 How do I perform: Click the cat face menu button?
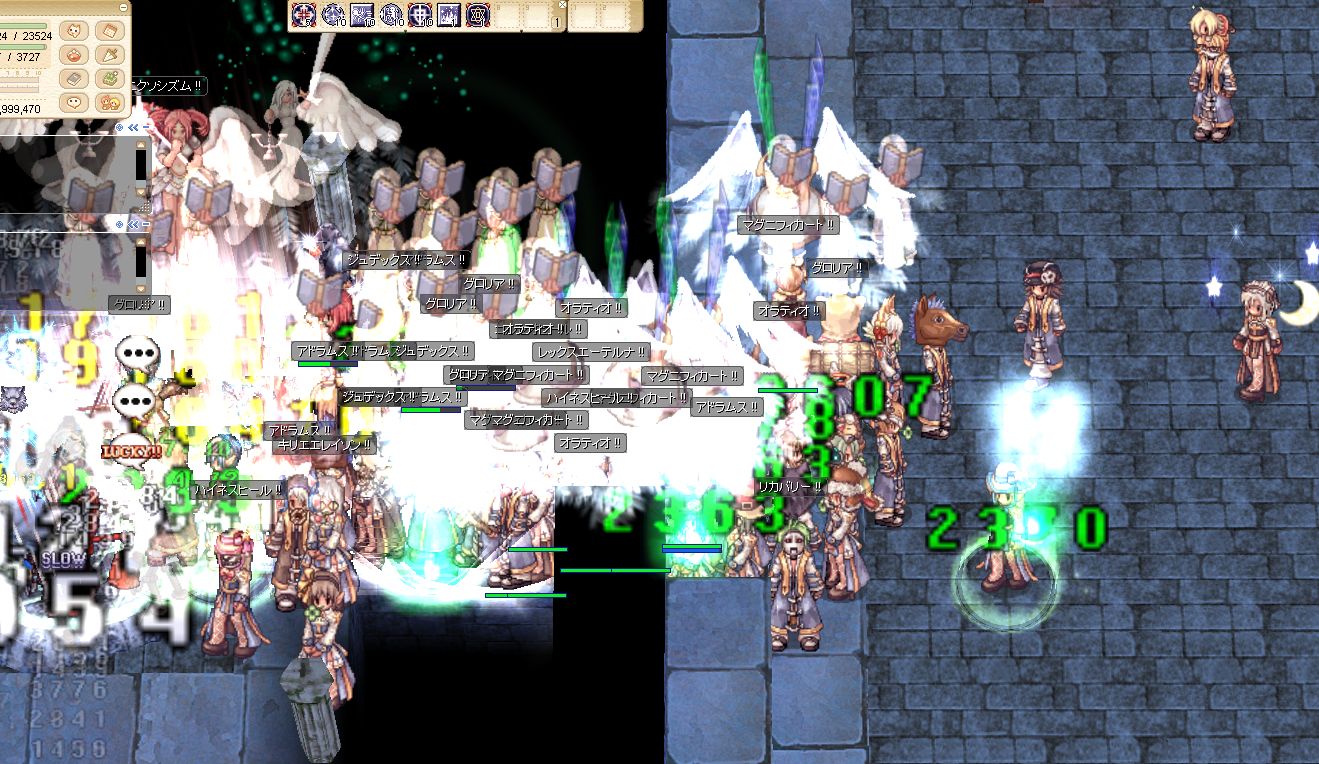pos(72,31)
